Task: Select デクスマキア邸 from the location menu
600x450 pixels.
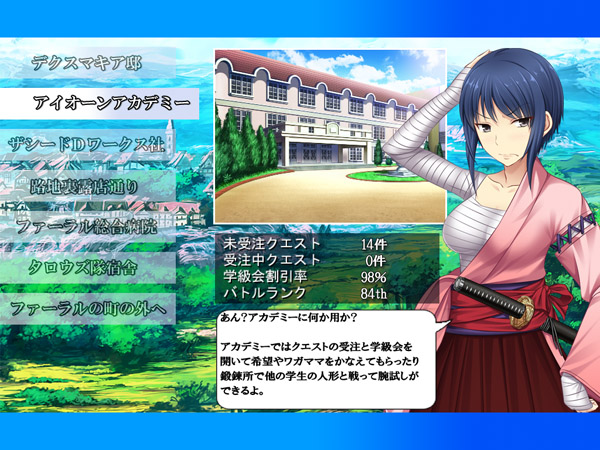Action: (88, 62)
